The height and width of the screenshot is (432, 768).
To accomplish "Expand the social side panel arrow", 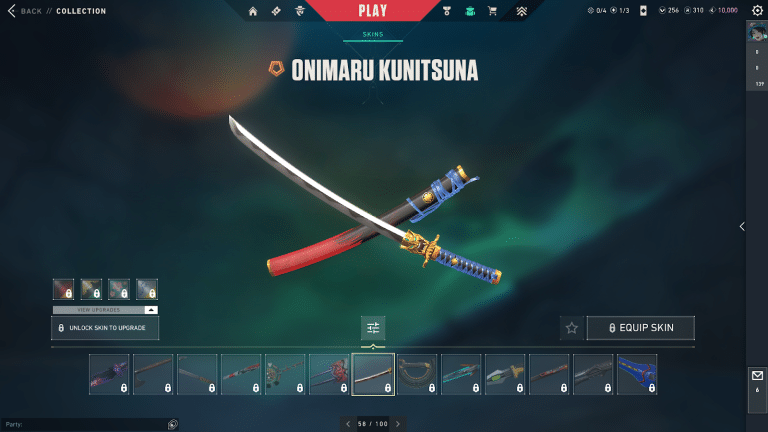I will coord(741,227).
